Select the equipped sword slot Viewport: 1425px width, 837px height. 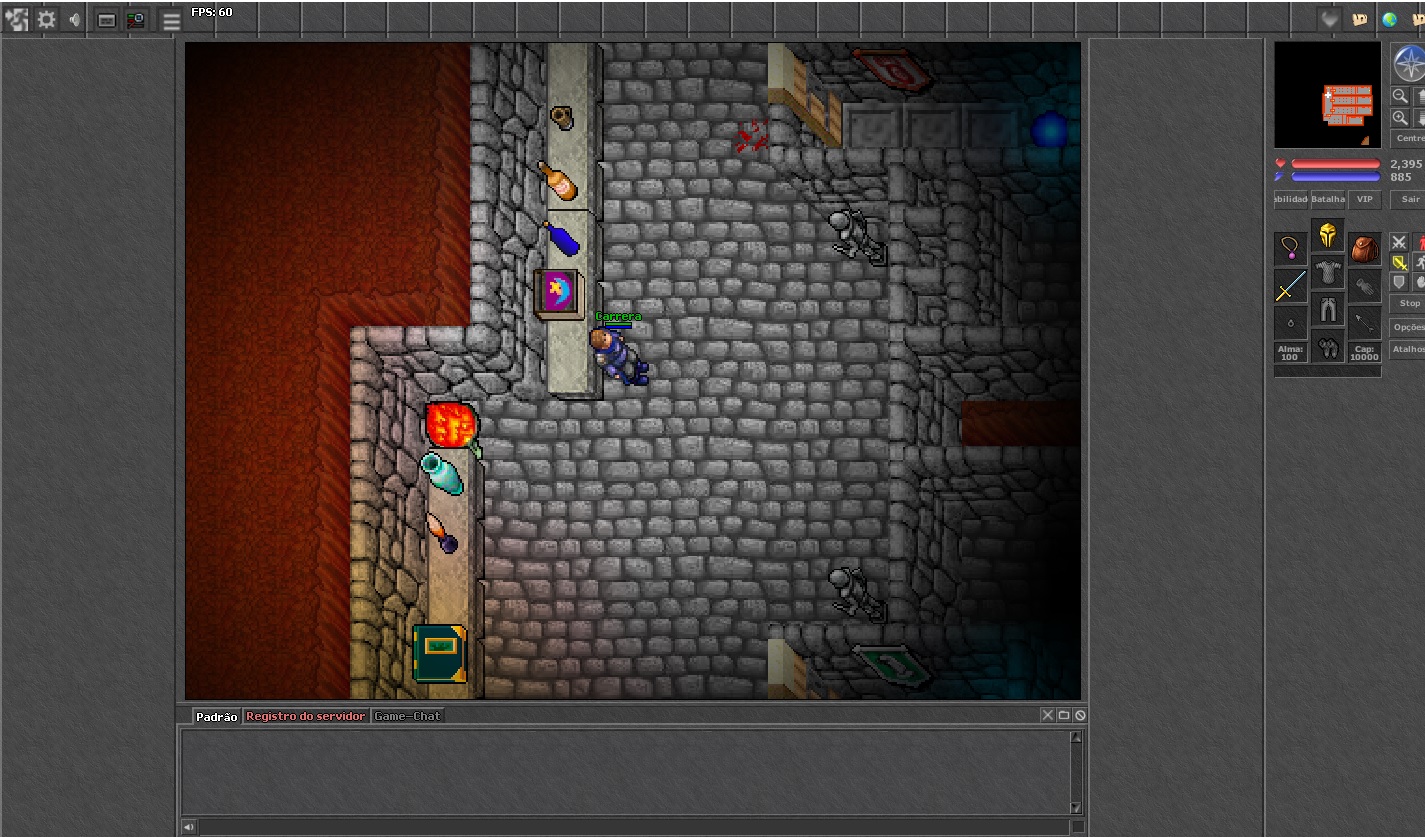pyautogui.click(x=1290, y=286)
